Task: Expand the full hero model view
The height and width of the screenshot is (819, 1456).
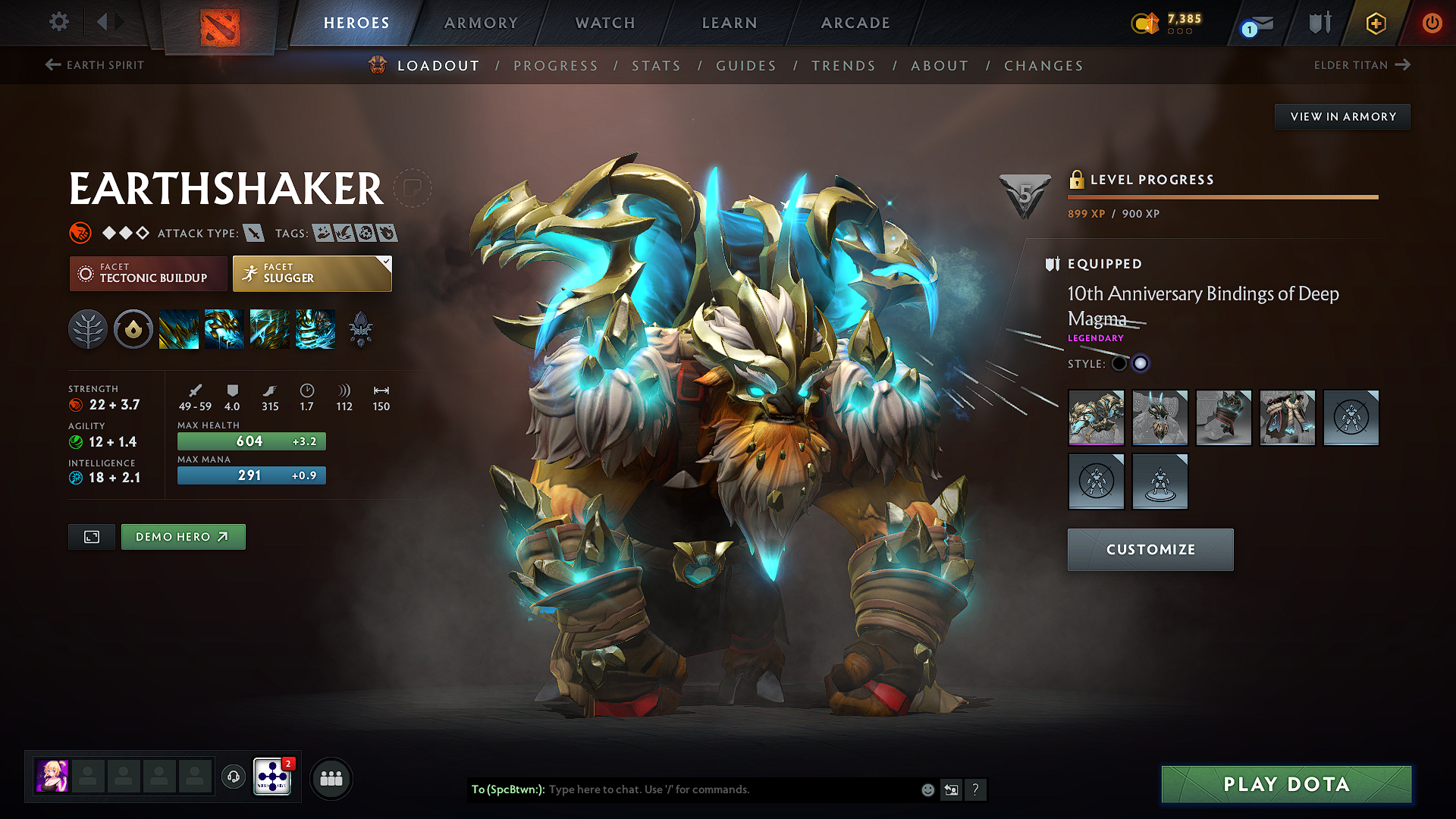Action: pyautogui.click(x=91, y=536)
